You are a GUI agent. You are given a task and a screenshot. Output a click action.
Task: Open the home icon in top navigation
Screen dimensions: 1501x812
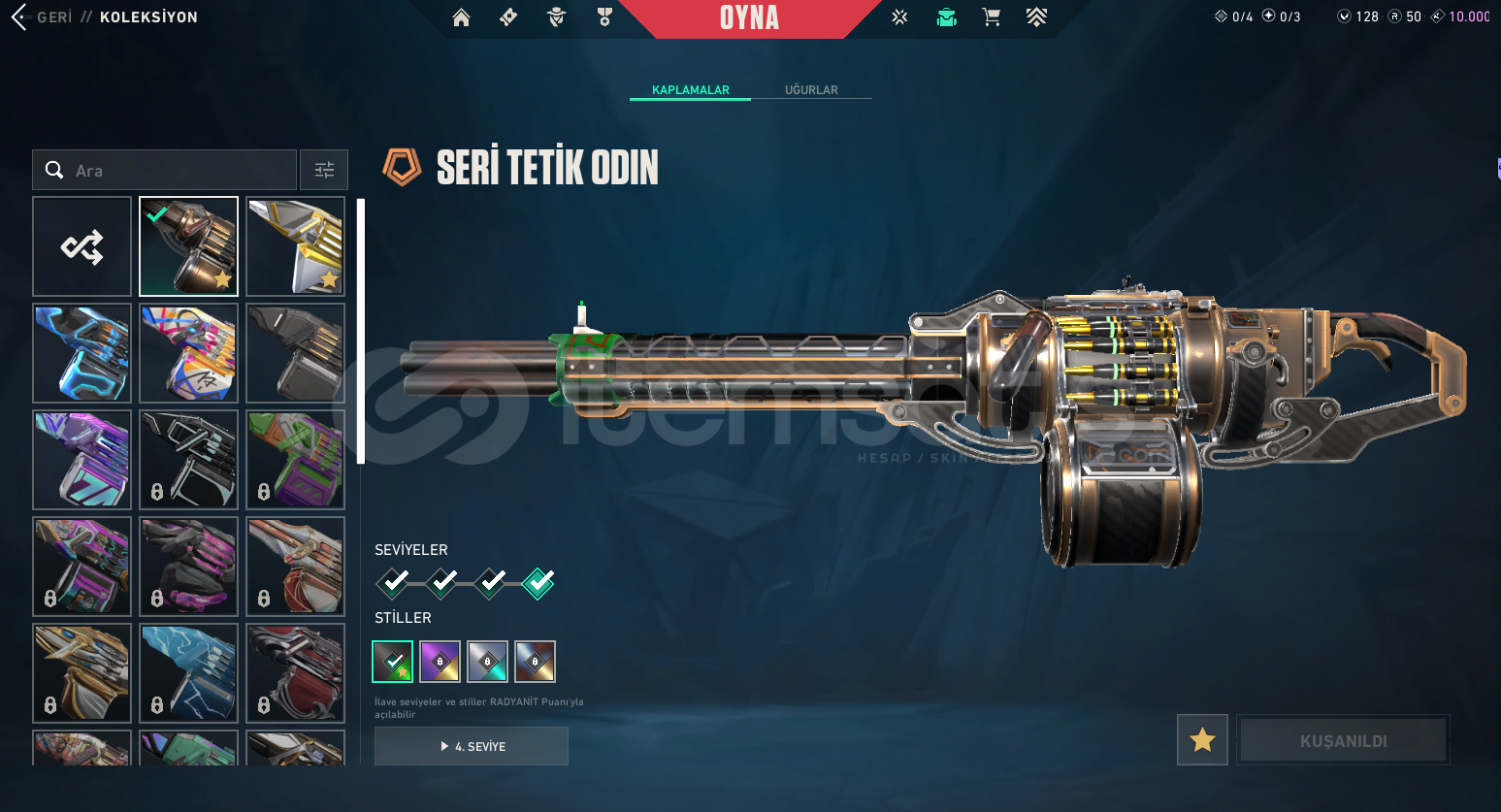pyautogui.click(x=461, y=17)
